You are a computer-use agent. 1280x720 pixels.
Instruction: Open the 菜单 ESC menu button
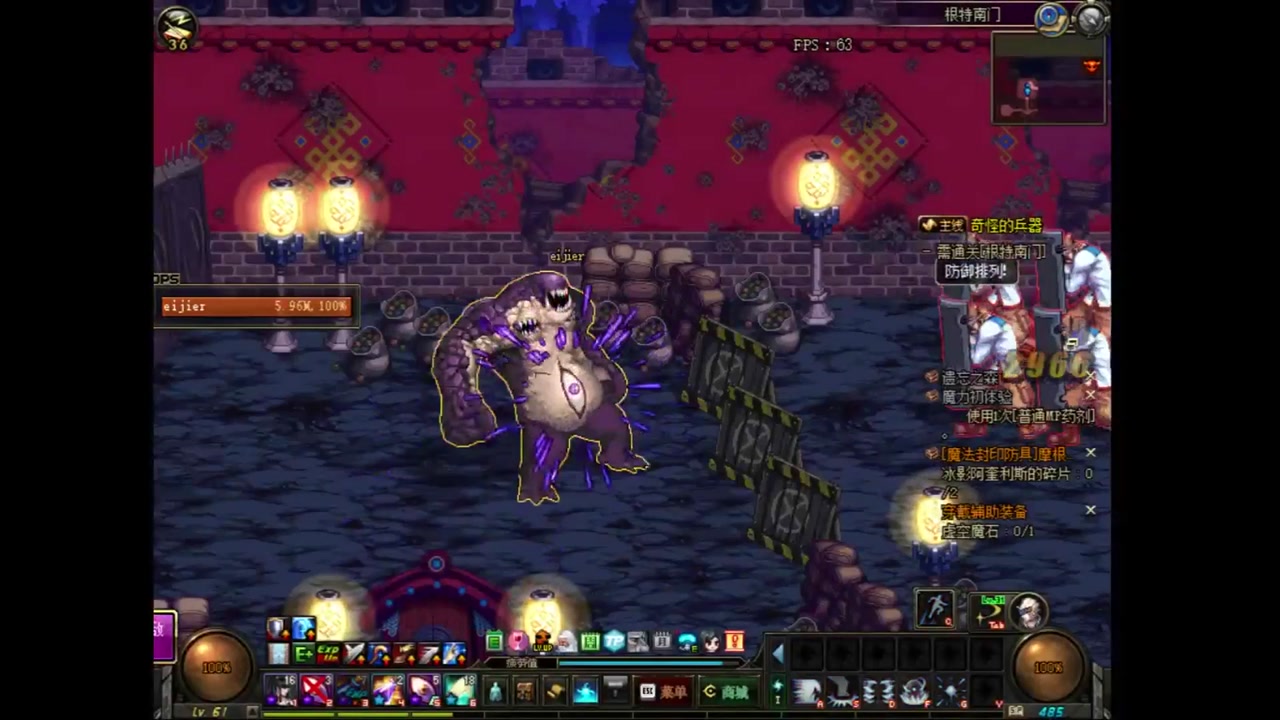[663, 691]
